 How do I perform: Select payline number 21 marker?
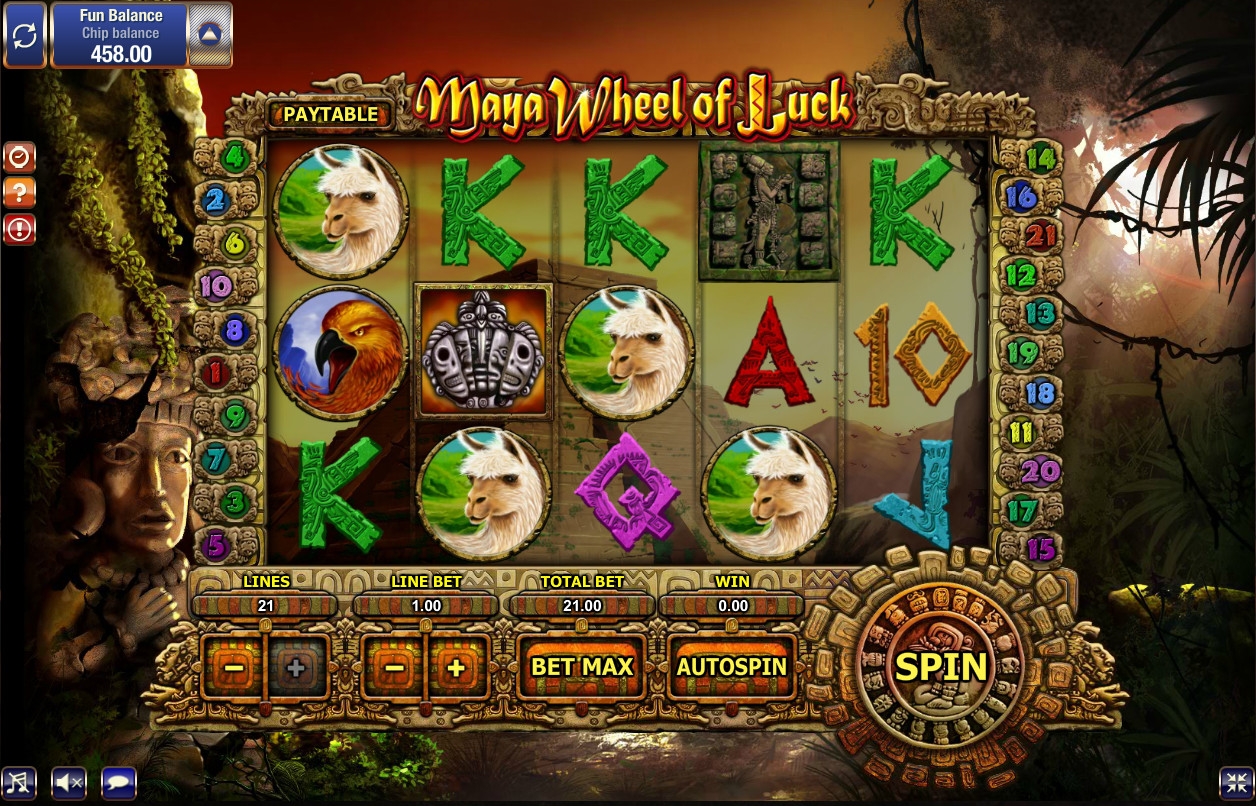point(1041,236)
